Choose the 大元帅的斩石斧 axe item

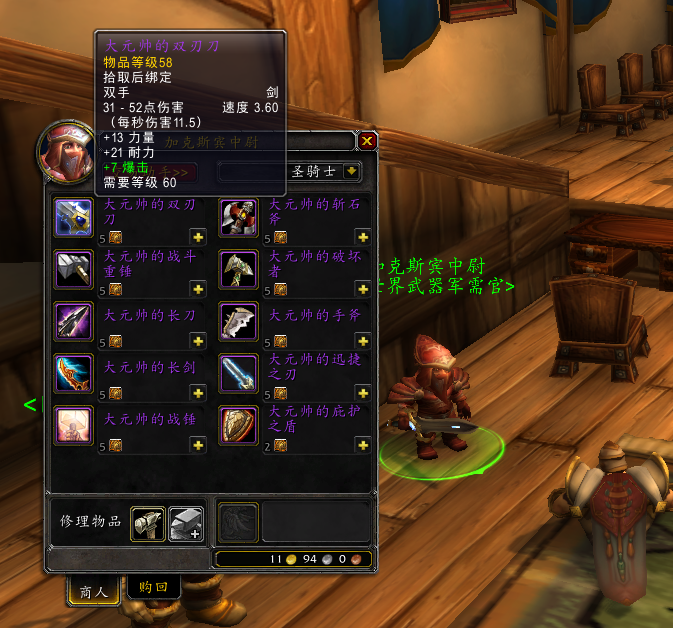coord(239,217)
